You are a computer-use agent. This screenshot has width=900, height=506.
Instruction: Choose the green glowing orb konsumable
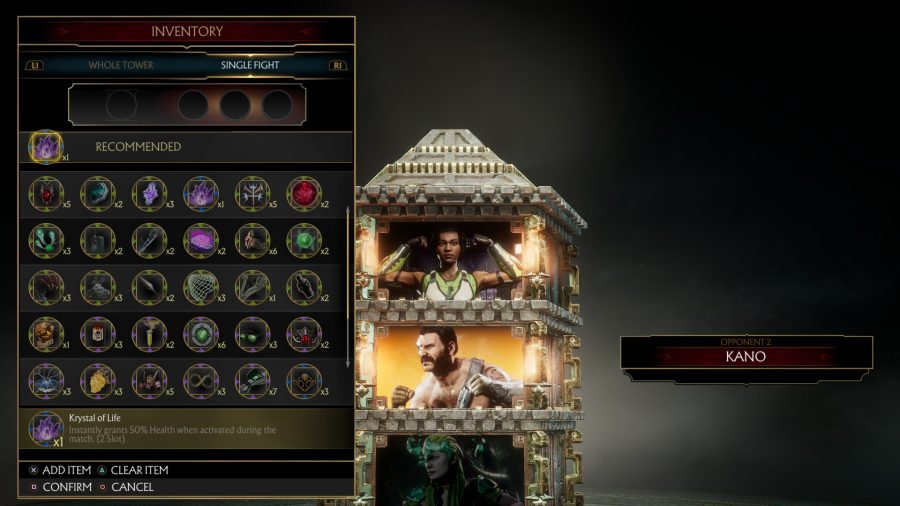(304, 240)
